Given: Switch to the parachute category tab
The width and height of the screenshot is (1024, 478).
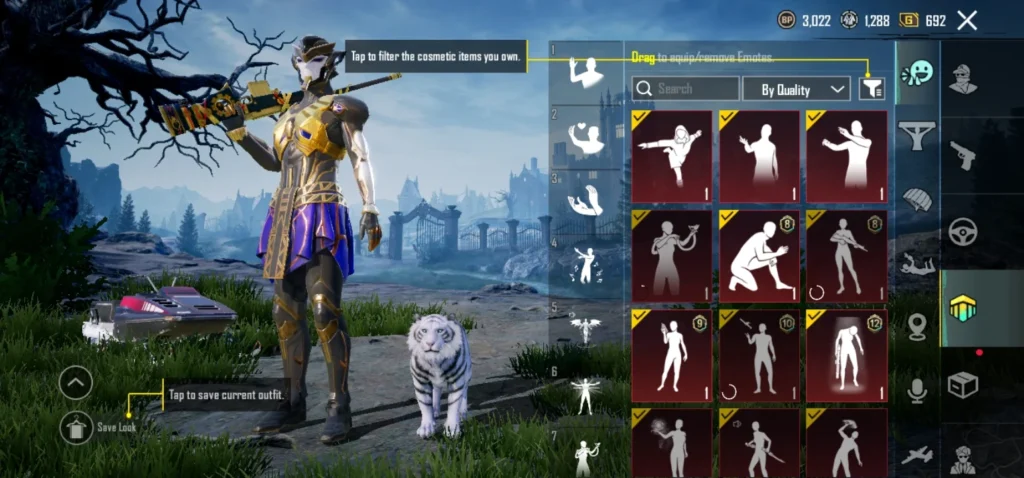Looking at the screenshot, I should point(916,198).
